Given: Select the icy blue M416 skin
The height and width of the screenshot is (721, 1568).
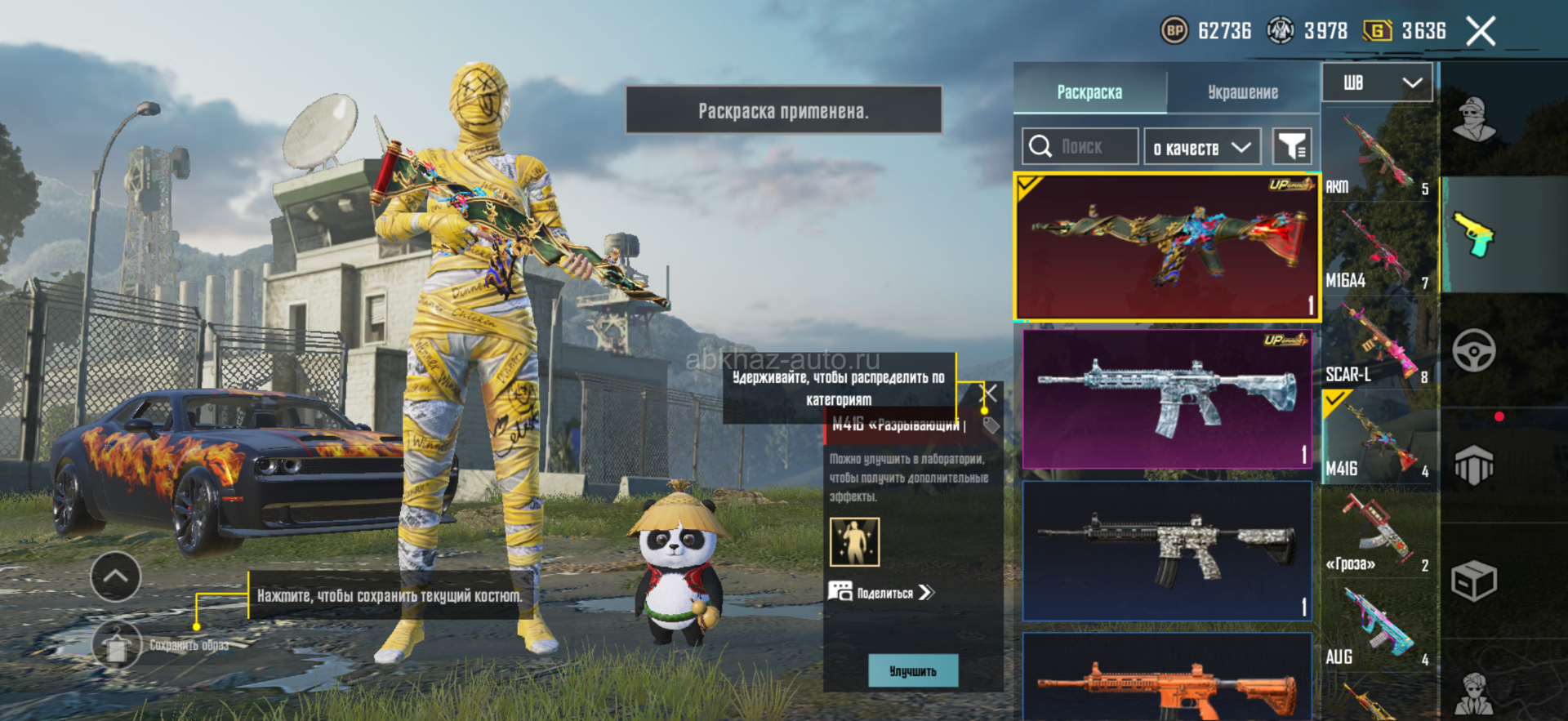Looking at the screenshot, I should coord(1166,398).
